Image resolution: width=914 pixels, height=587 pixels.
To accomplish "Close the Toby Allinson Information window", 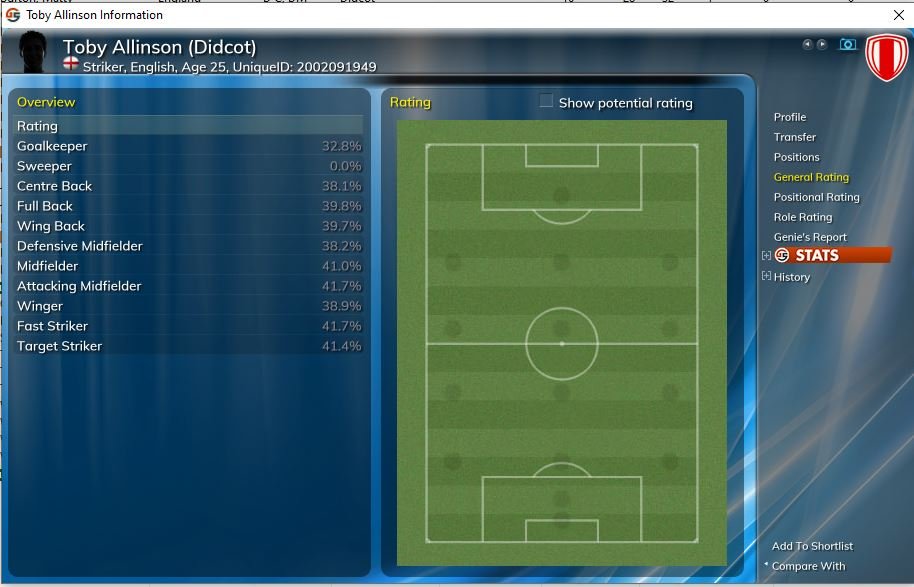I will [898, 15].
